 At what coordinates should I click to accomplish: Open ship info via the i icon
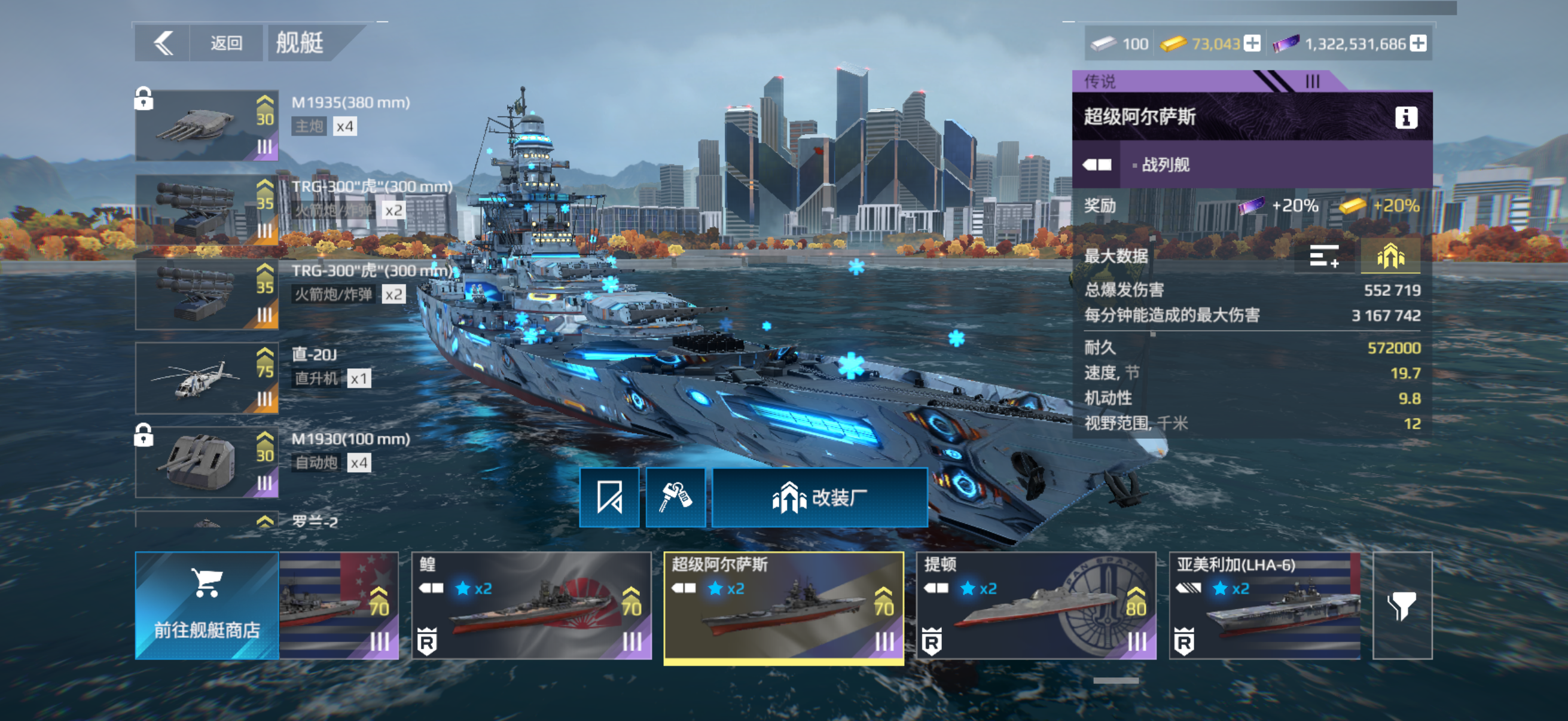pyautogui.click(x=1405, y=117)
